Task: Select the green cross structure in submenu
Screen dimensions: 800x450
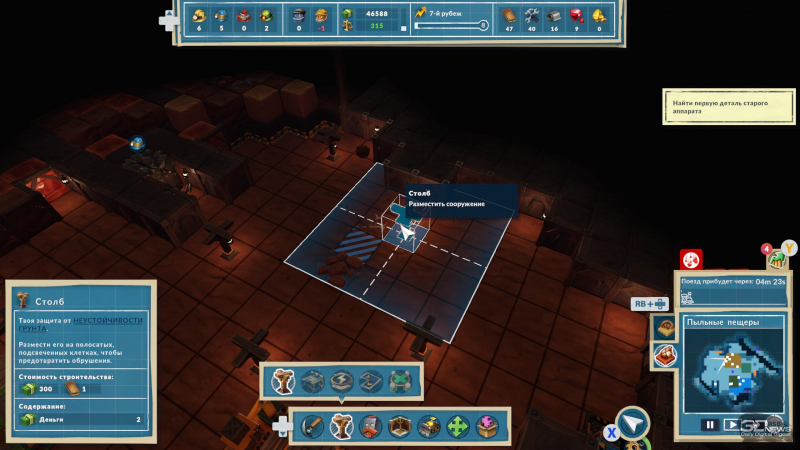Action: click(400, 381)
